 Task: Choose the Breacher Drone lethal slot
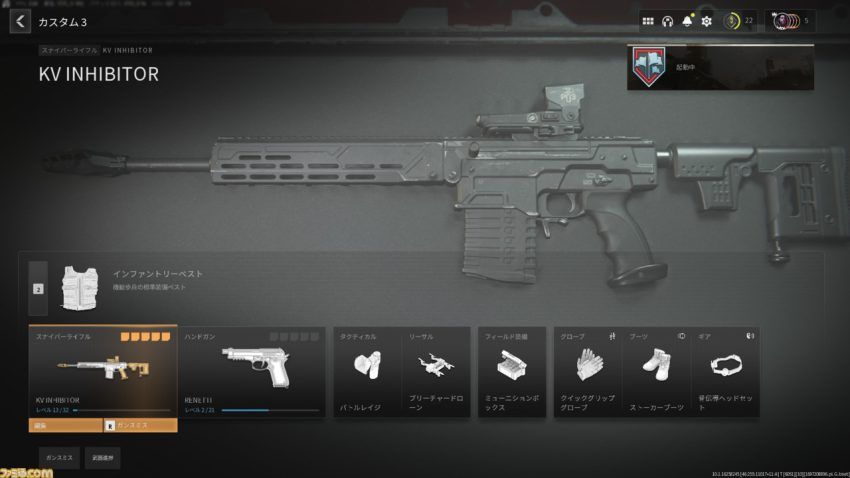pos(434,372)
